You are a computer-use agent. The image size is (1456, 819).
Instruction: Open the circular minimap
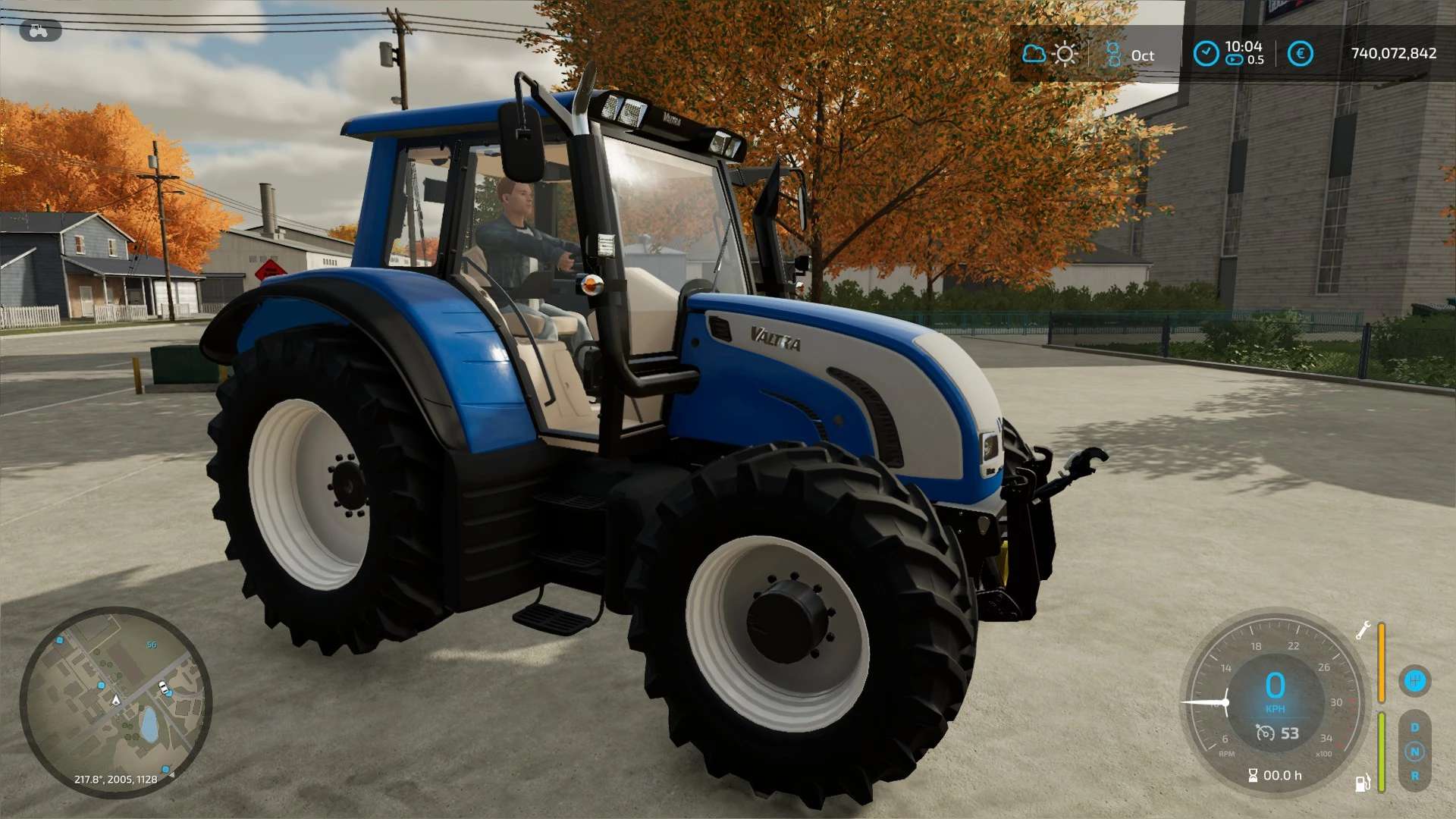point(115,702)
